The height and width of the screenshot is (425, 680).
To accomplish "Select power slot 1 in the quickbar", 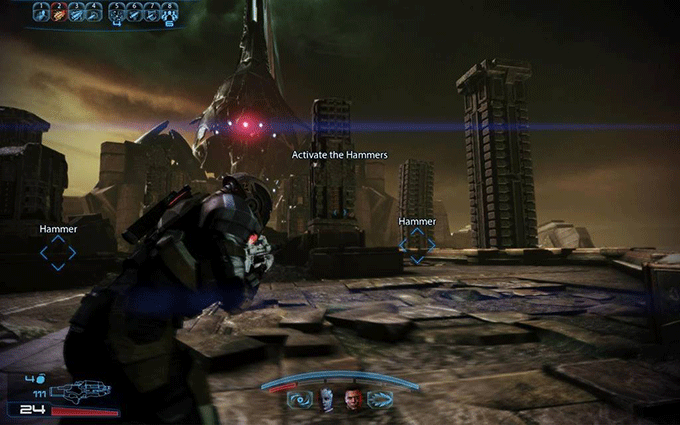I will 42,12.
